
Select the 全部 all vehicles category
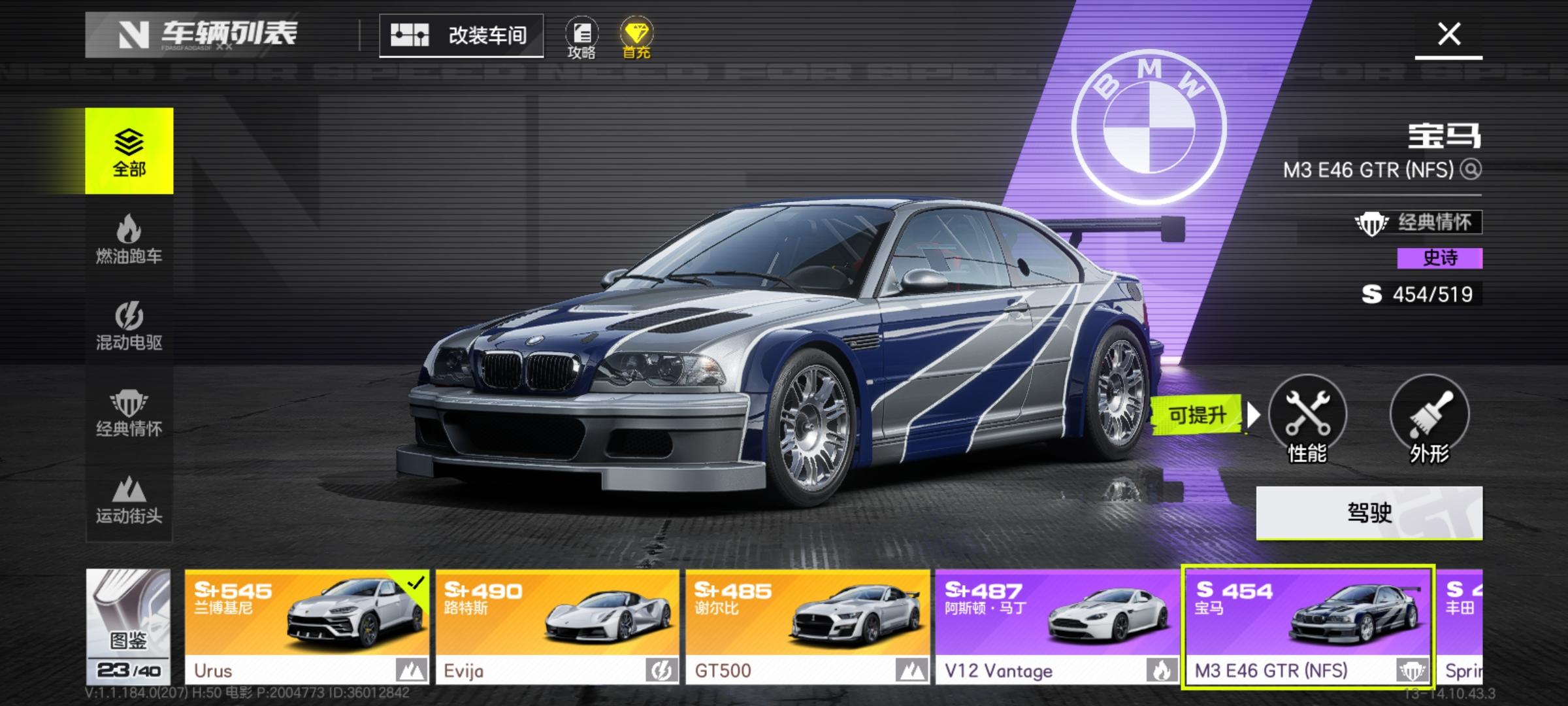[129, 151]
